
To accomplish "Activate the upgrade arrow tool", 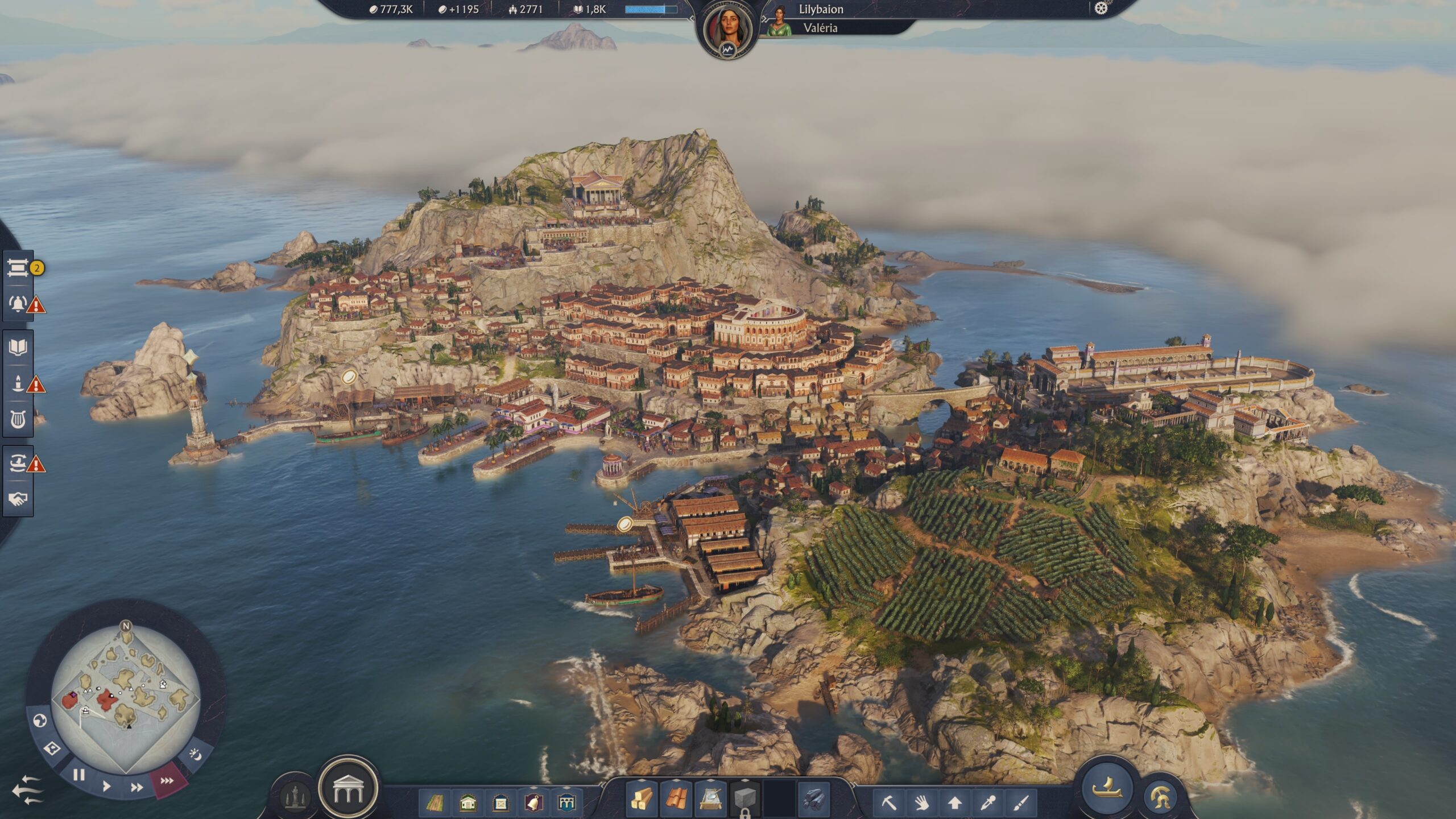I will [955, 803].
